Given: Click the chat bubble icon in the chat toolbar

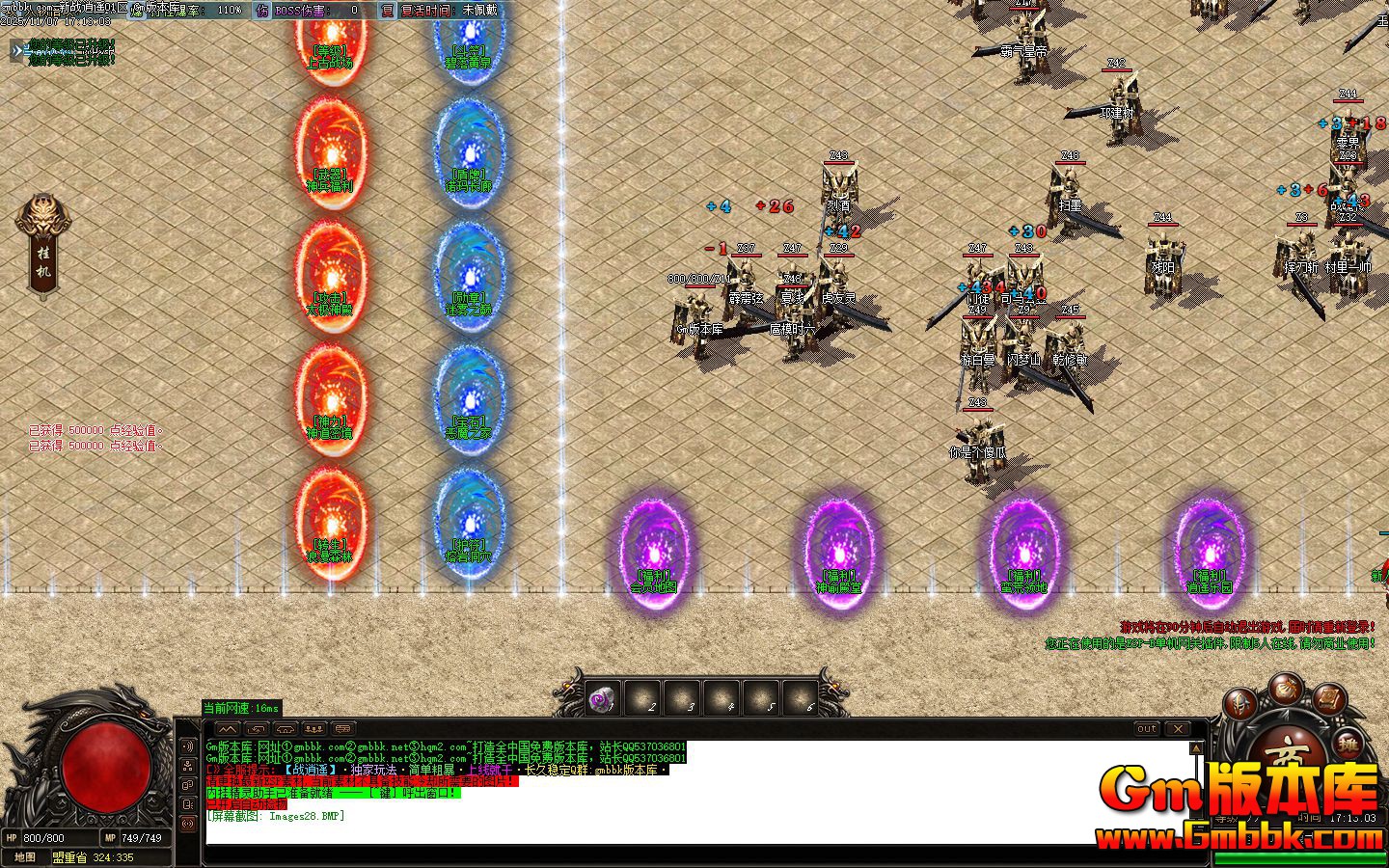Looking at the screenshot, I should click(341, 729).
